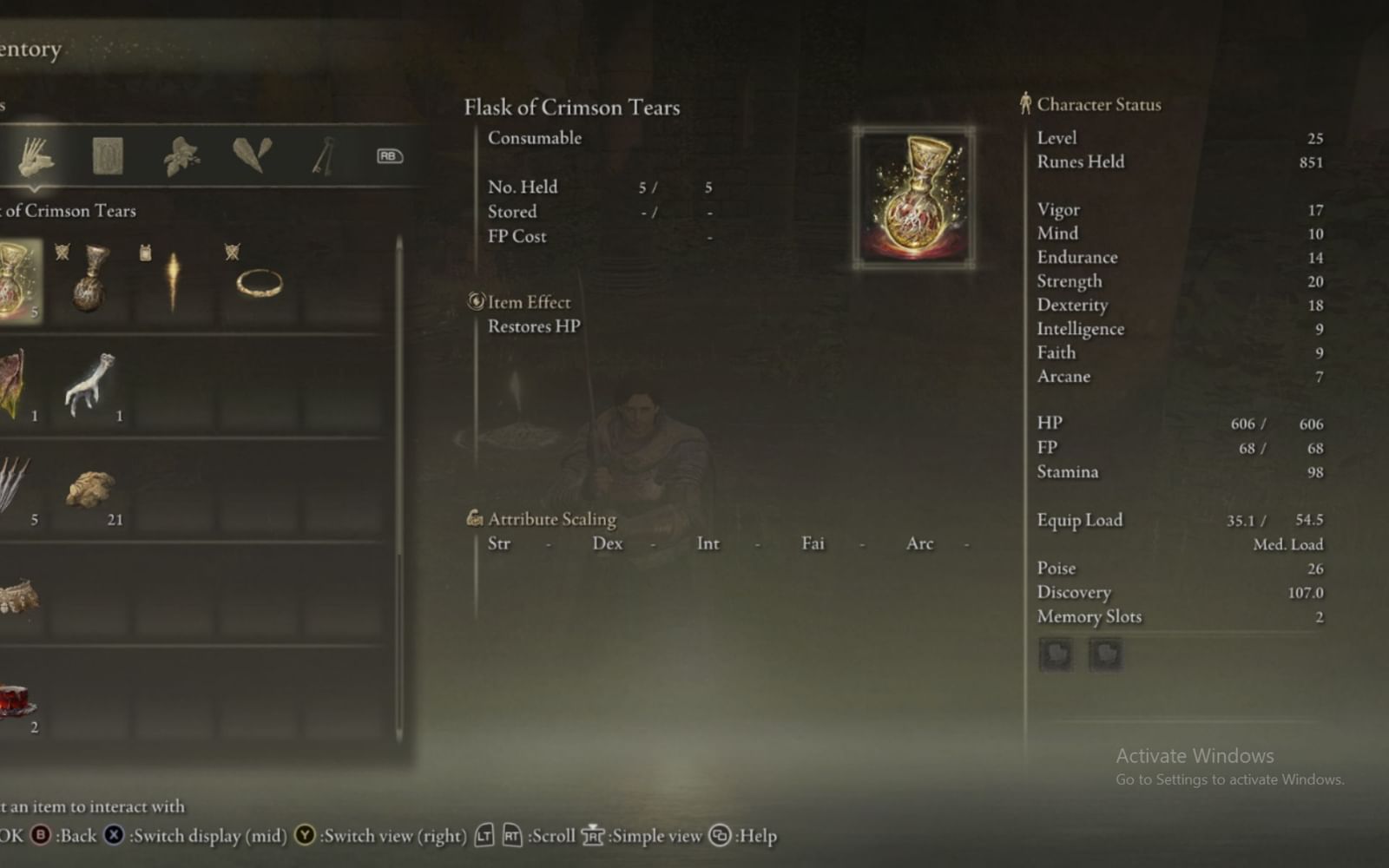The height and width of the screenshot is (868, 1389).
Task: Click the first Memory Slot icon
Action: coord(1057,654)
